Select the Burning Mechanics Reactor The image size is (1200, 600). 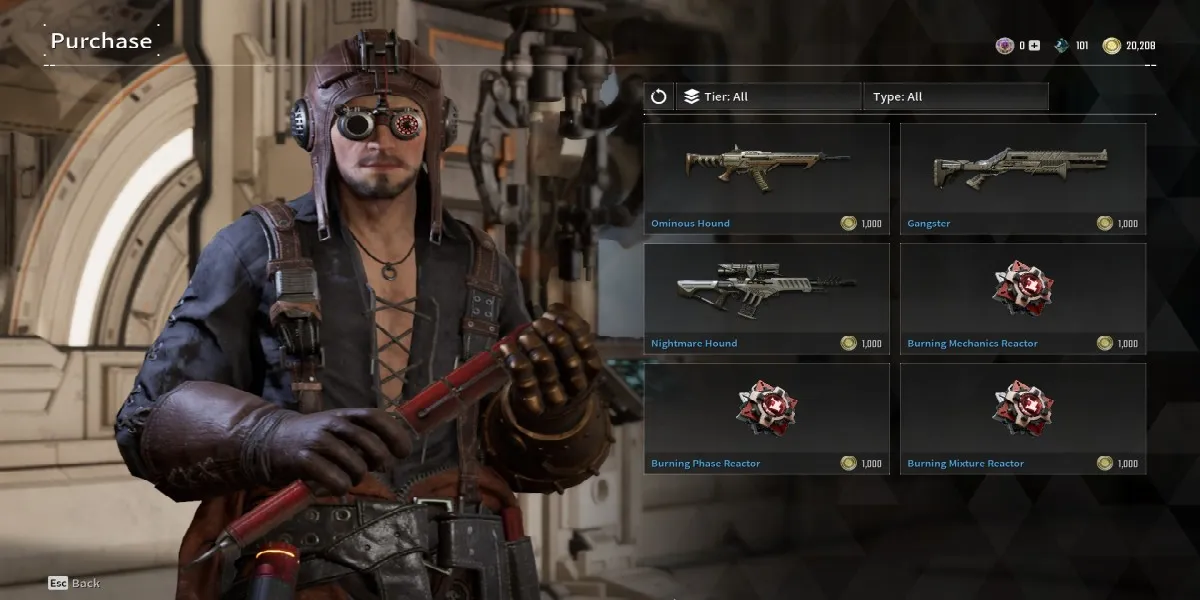point(1022,298)
